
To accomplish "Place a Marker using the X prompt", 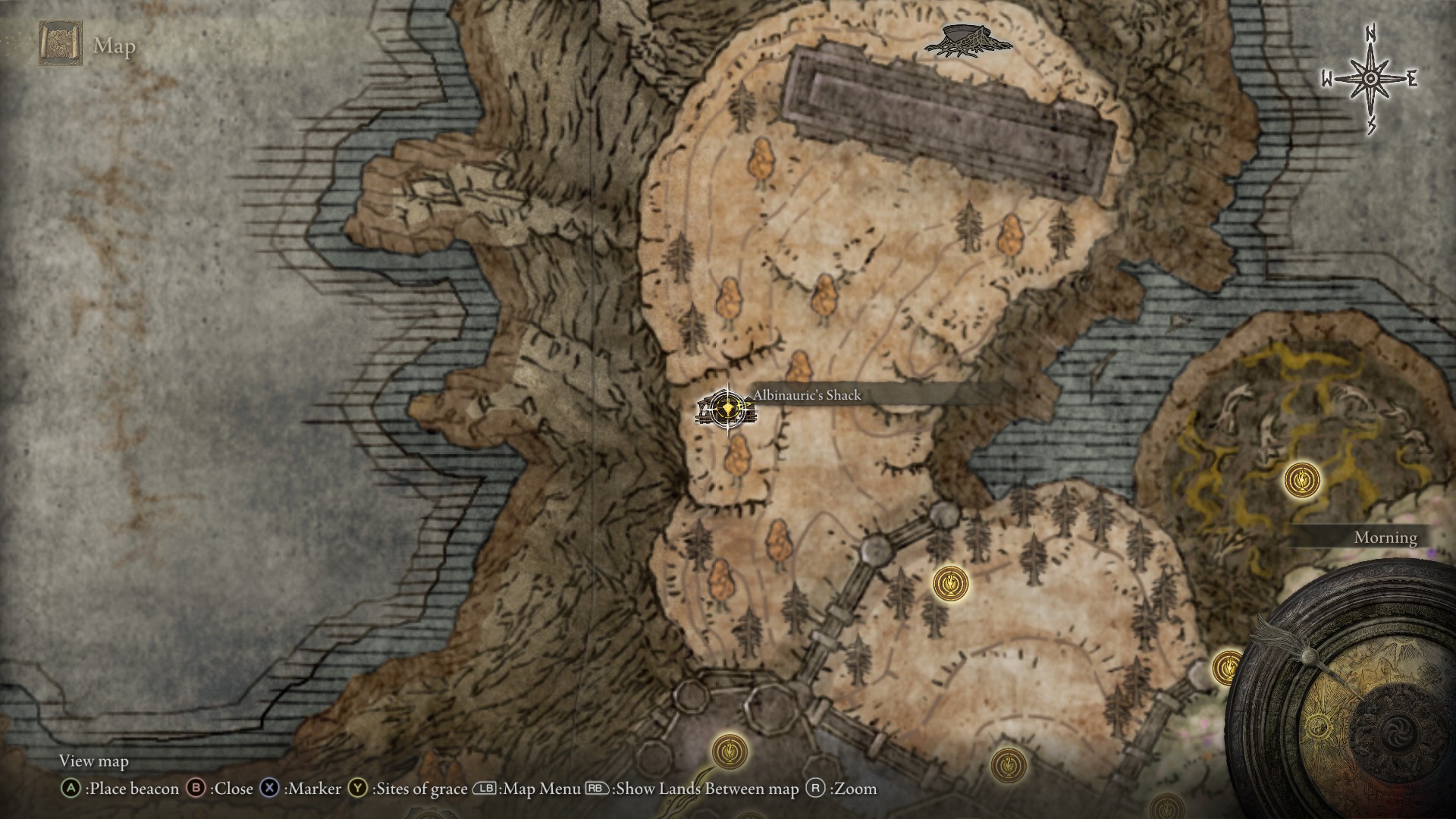I will coord(270,789).
